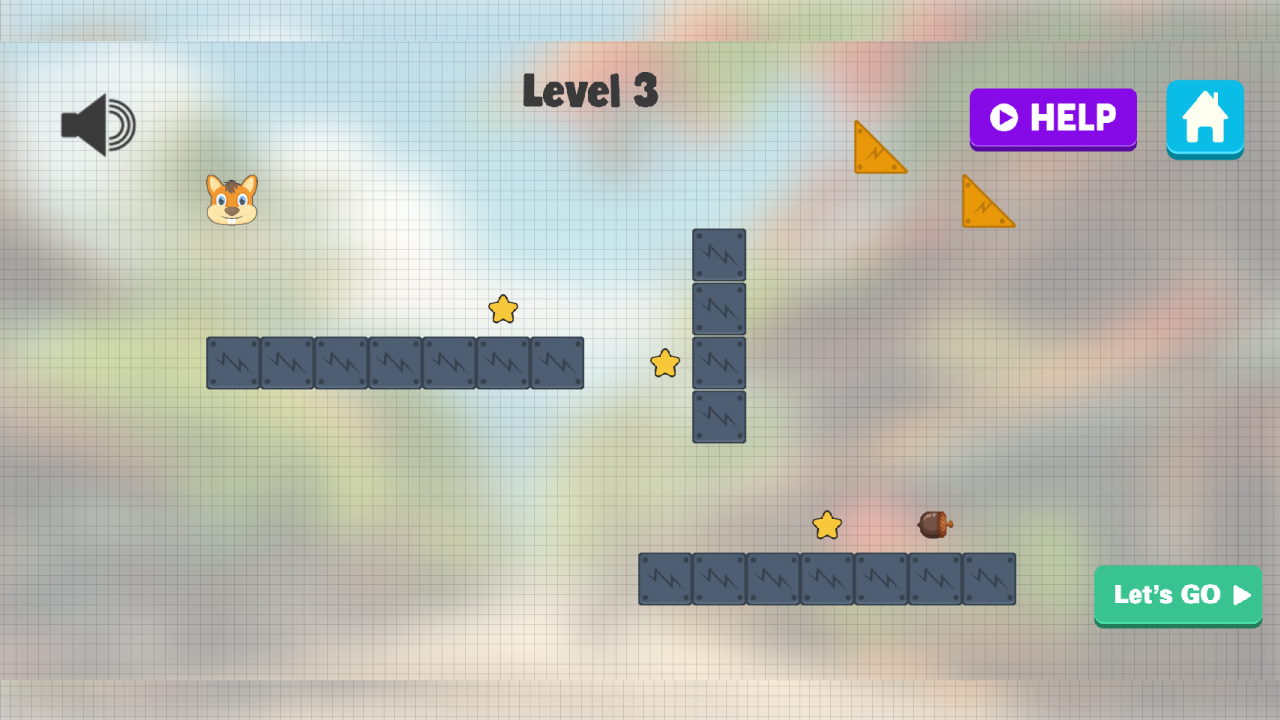Click the Home icon button
1280x720 pixels.
click(1205, 119)
